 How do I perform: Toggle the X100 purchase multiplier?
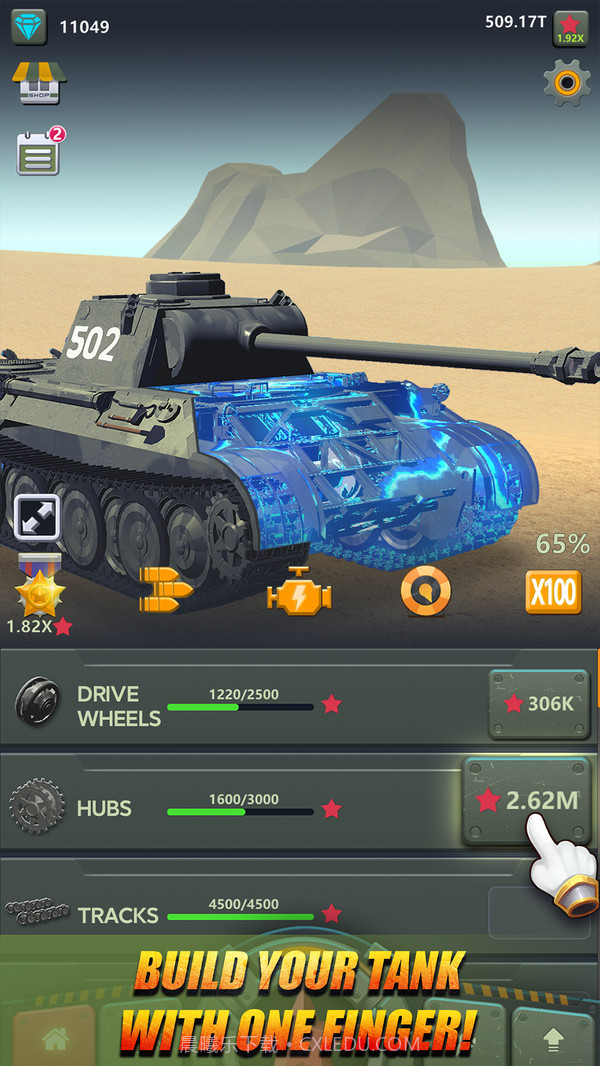(553, 592)
